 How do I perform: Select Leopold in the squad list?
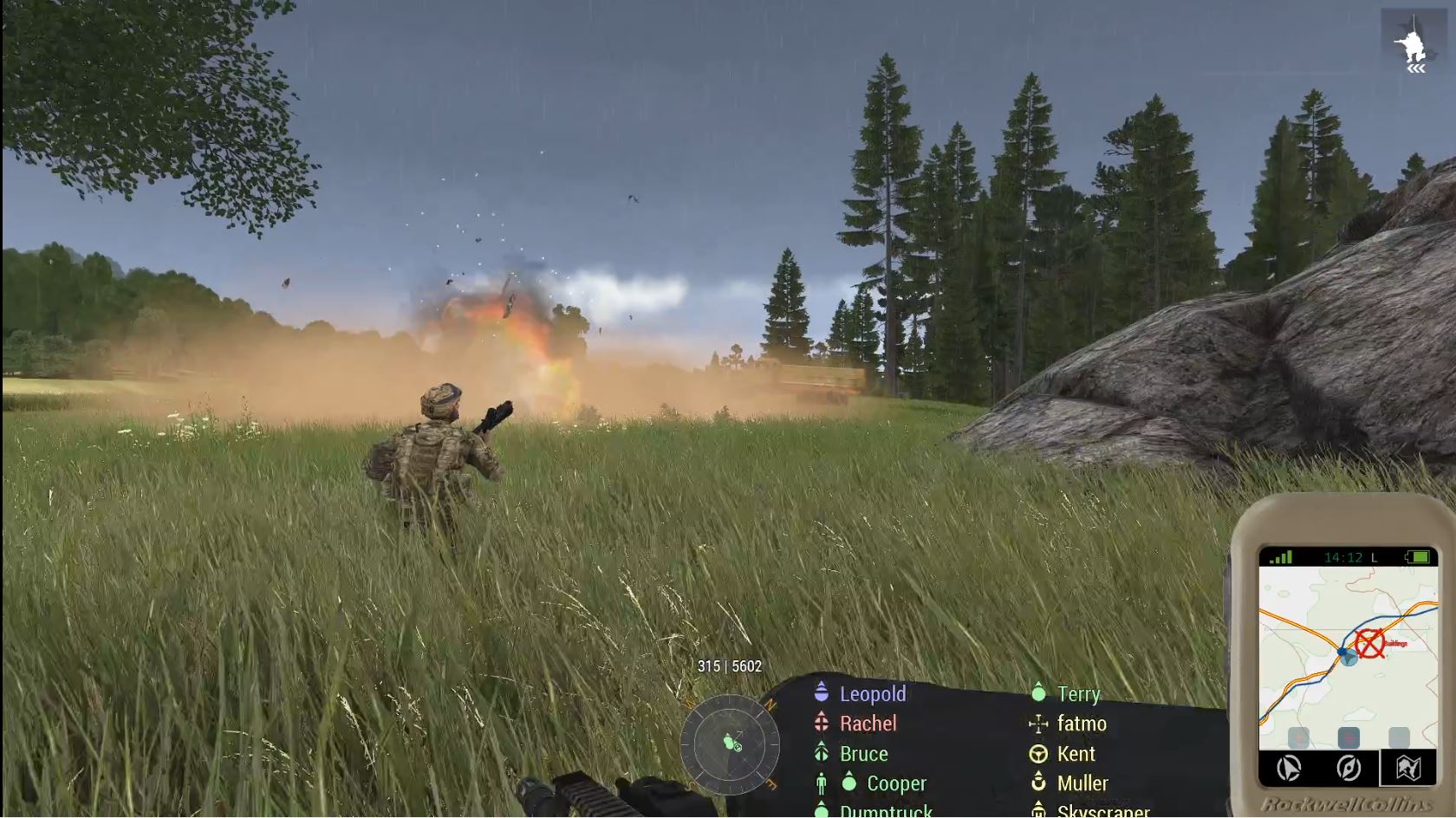[x=872, y=694]
